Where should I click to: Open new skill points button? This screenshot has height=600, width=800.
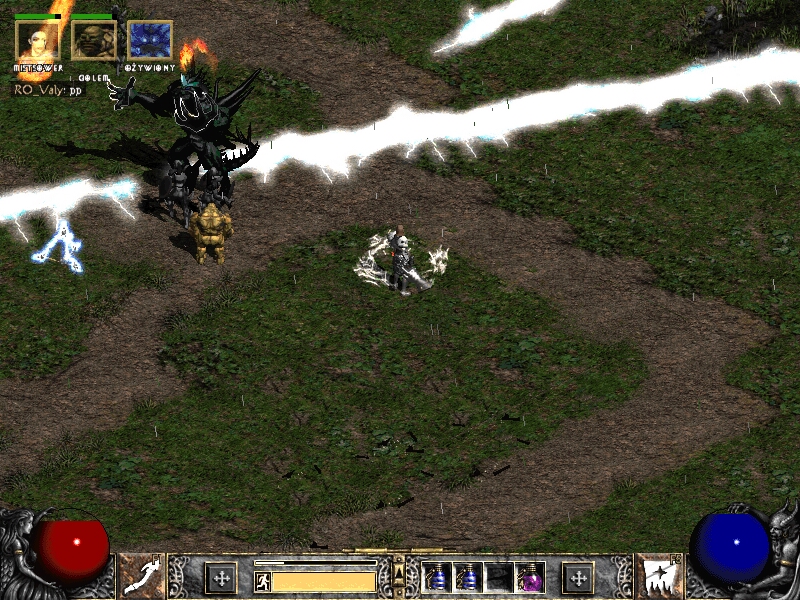tap(578, 577)
